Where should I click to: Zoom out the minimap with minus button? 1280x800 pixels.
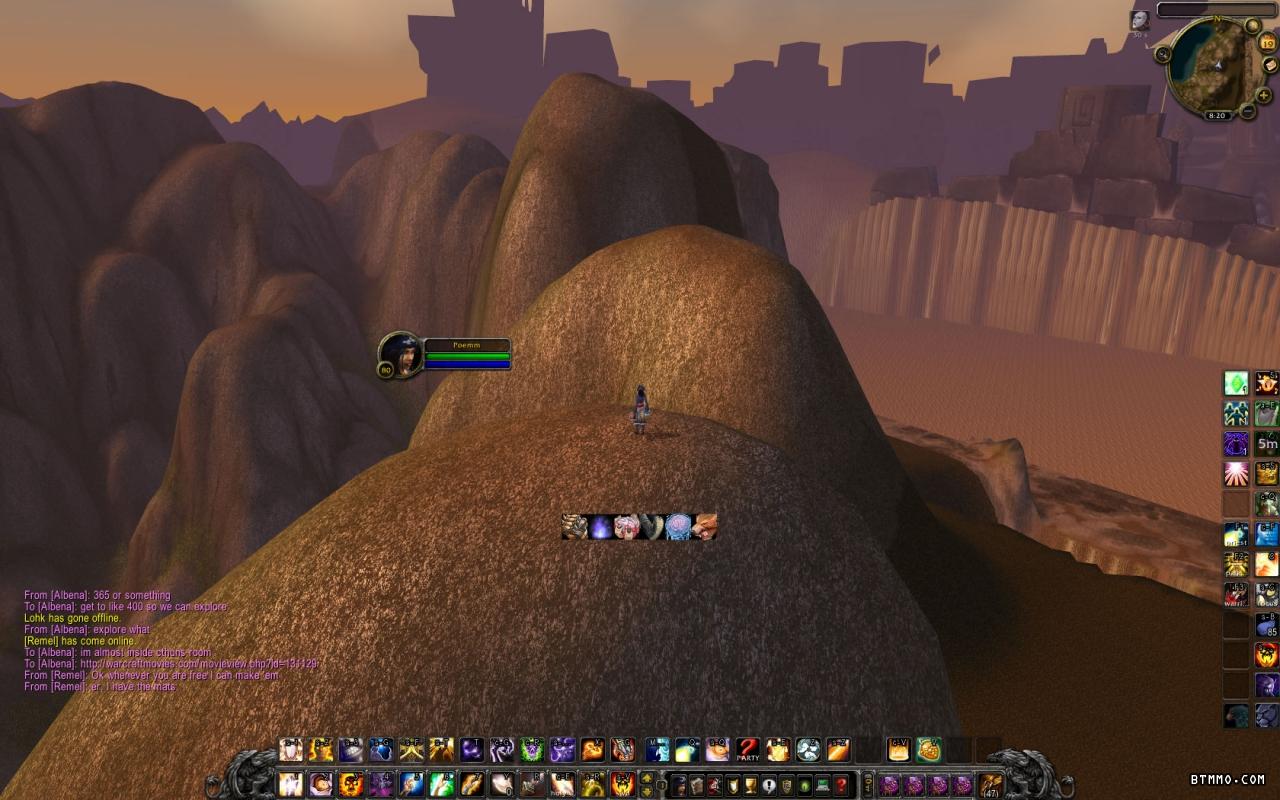1247,111
